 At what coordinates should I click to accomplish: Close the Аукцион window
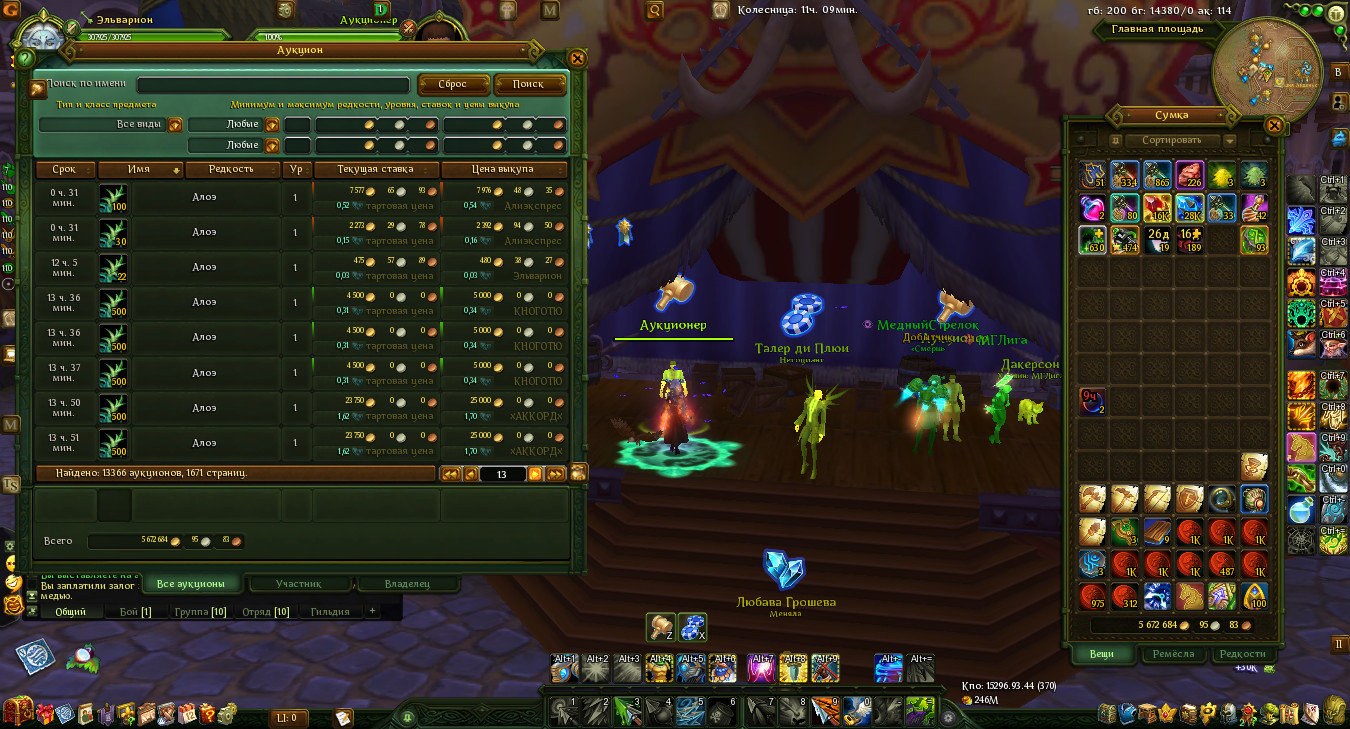[x=577, y=58]
